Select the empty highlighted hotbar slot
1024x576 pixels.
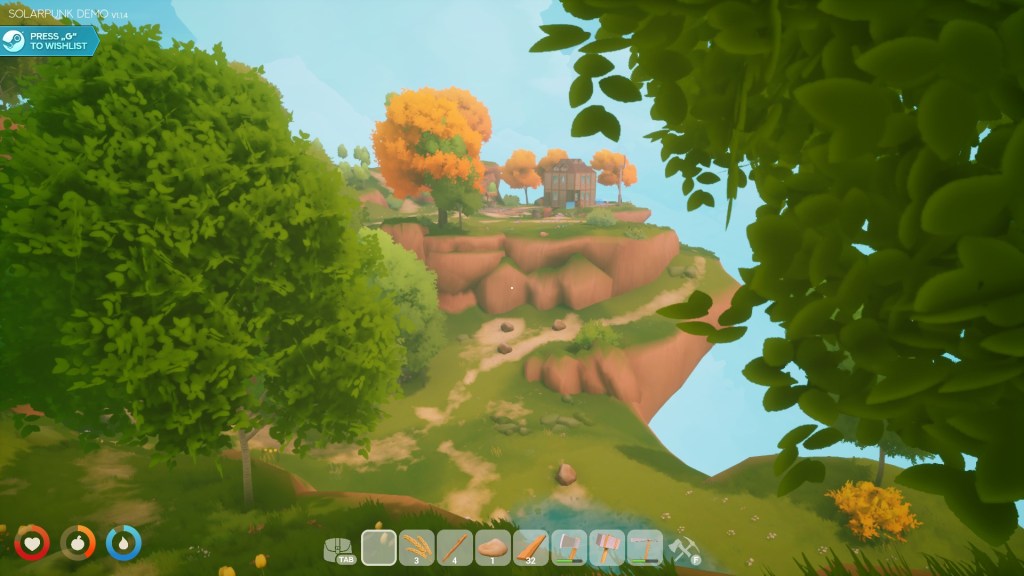pyautogui.click(x=379, y=547)
